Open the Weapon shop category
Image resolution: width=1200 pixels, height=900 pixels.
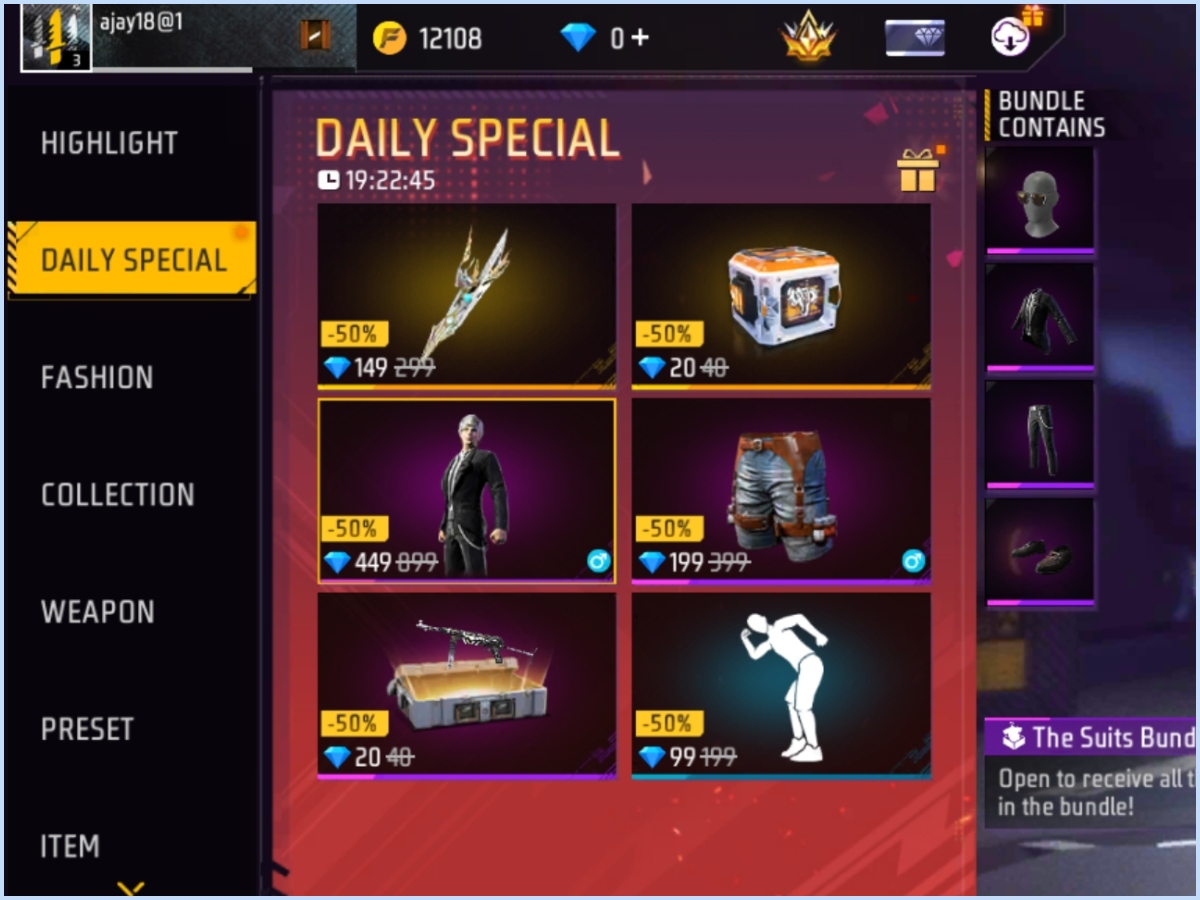[x=97, y=612]
